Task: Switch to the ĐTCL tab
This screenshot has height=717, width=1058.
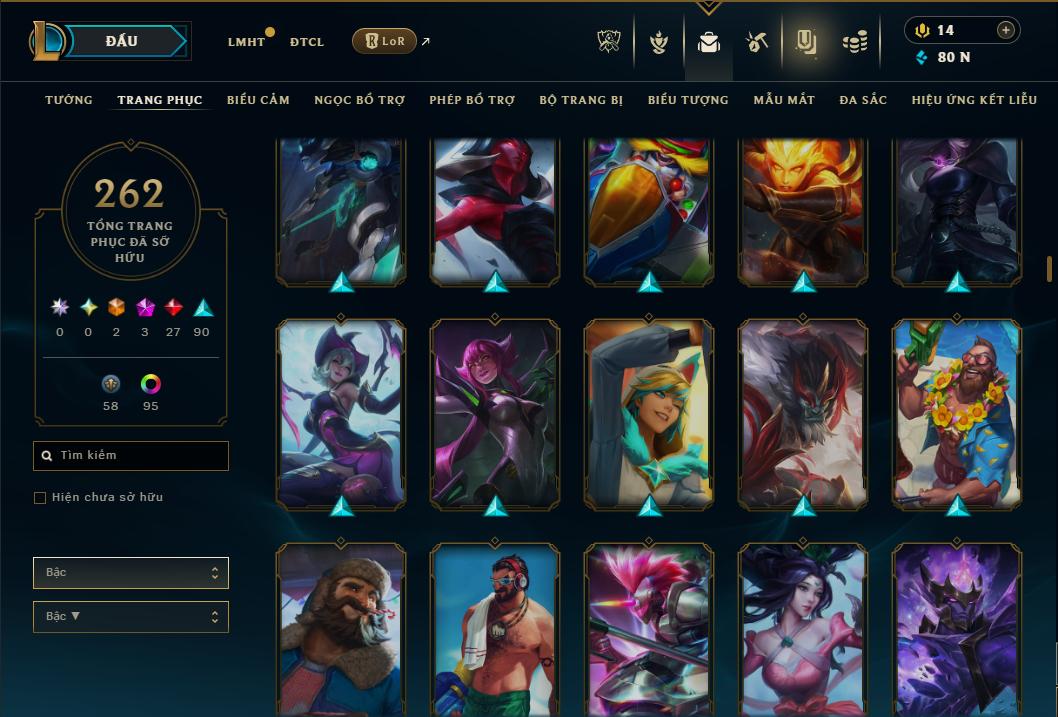Action: [307, 42]
